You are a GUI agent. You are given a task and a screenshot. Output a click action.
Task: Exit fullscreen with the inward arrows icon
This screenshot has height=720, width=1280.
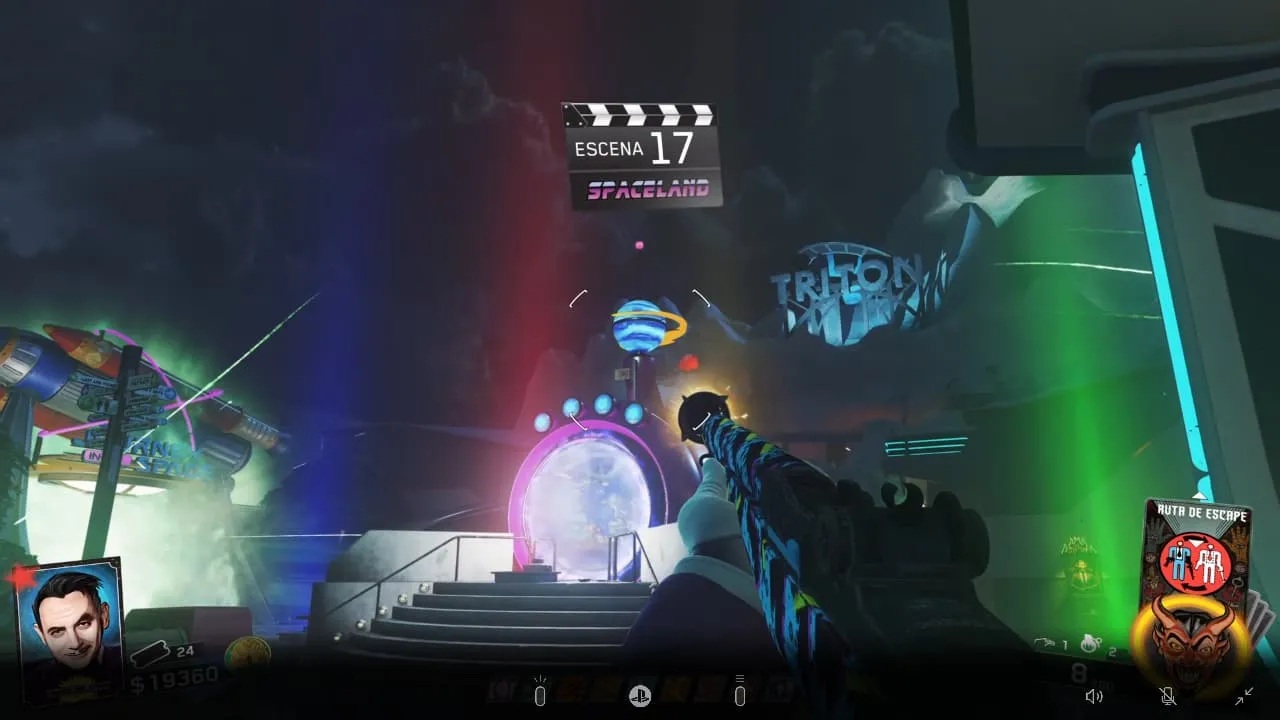(x=1244, y=696)
